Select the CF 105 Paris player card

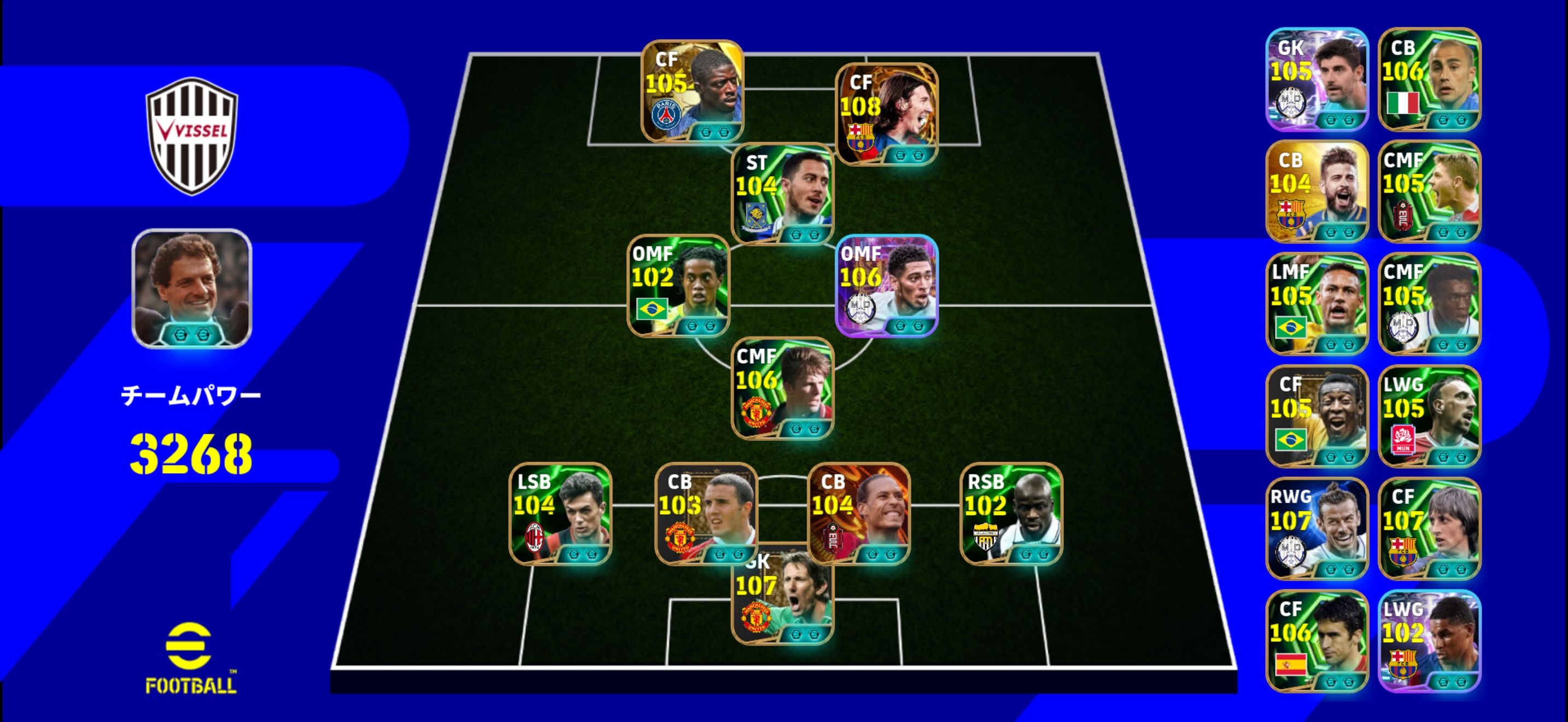coord(692,91)
